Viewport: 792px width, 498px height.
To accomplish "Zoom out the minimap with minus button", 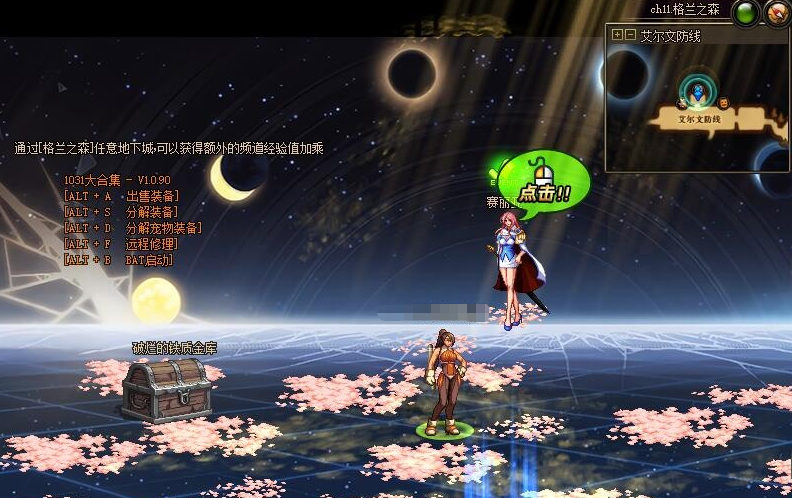I will pos(631,35).
